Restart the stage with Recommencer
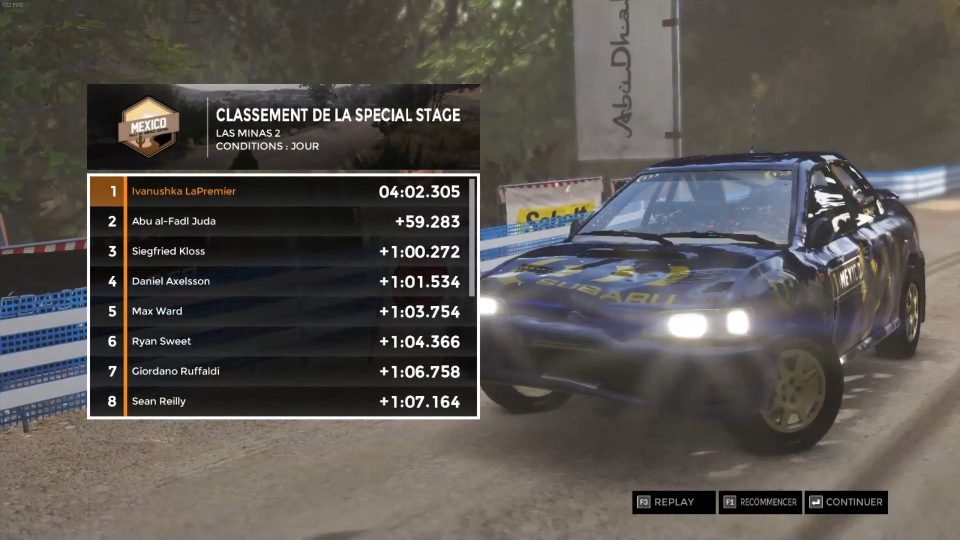Screen dimensions: 960x540 [x=760, y=502]
